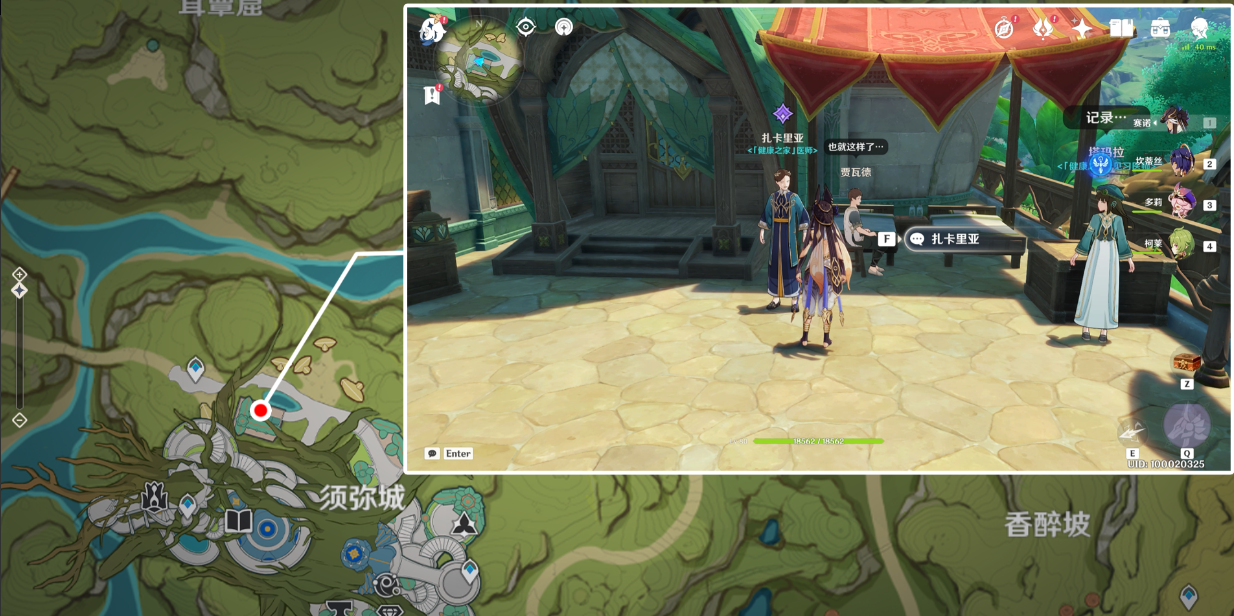Viewport: 1234px width, 616px height.
Task: Open the wish star icon
Action: click(x=1082, y=28)
